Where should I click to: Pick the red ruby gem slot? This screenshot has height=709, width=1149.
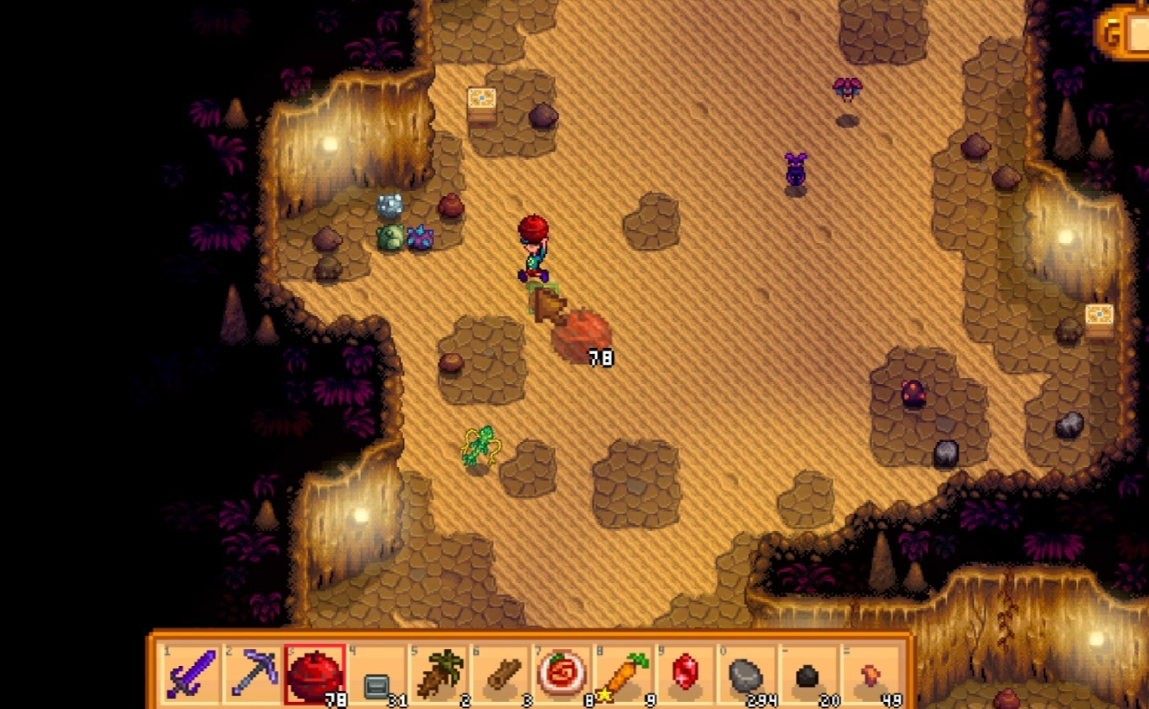coord(686,673)
